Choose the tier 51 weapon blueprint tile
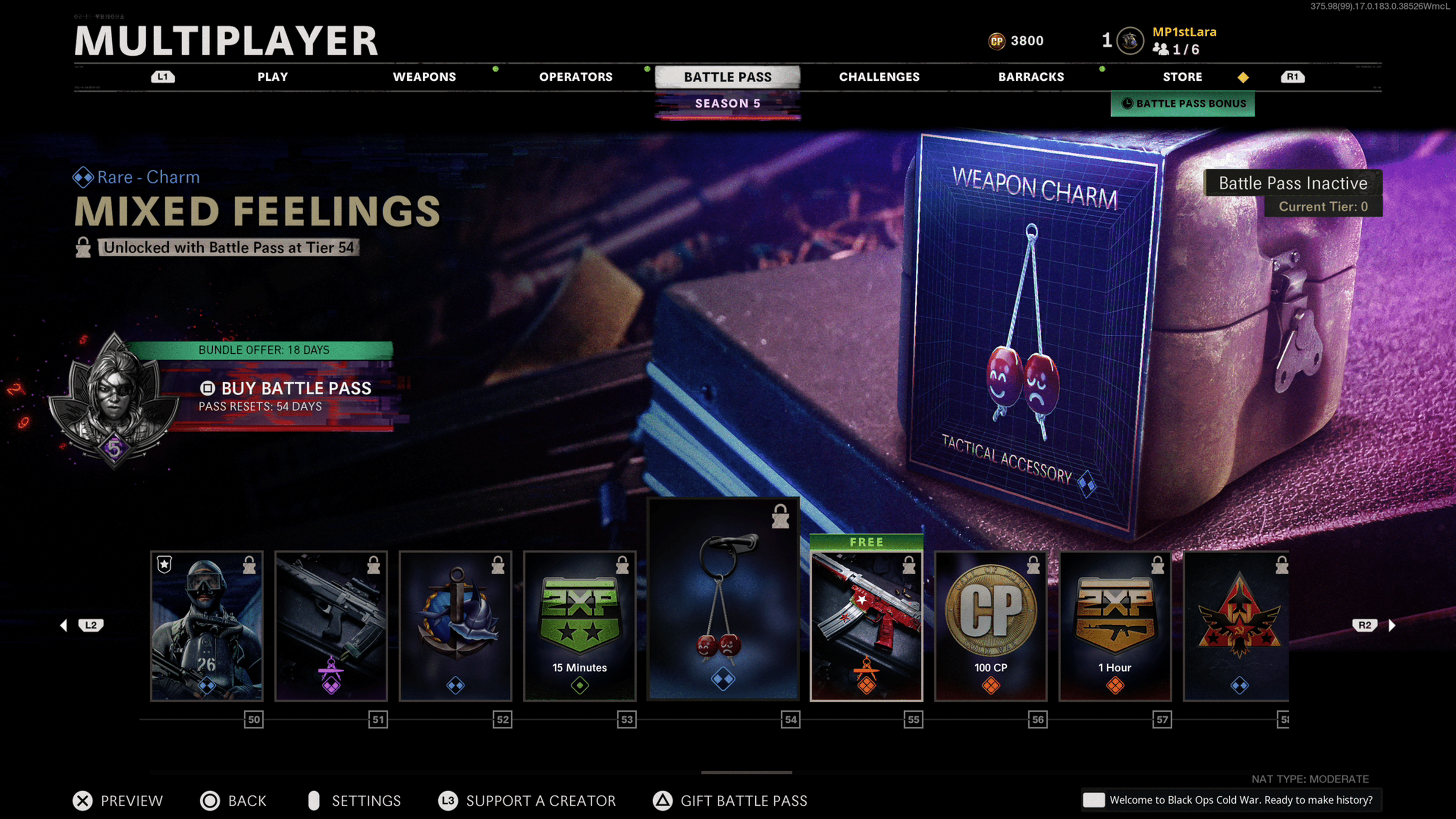Screen dimensions: 1456x819 click(x=331, y=626)
